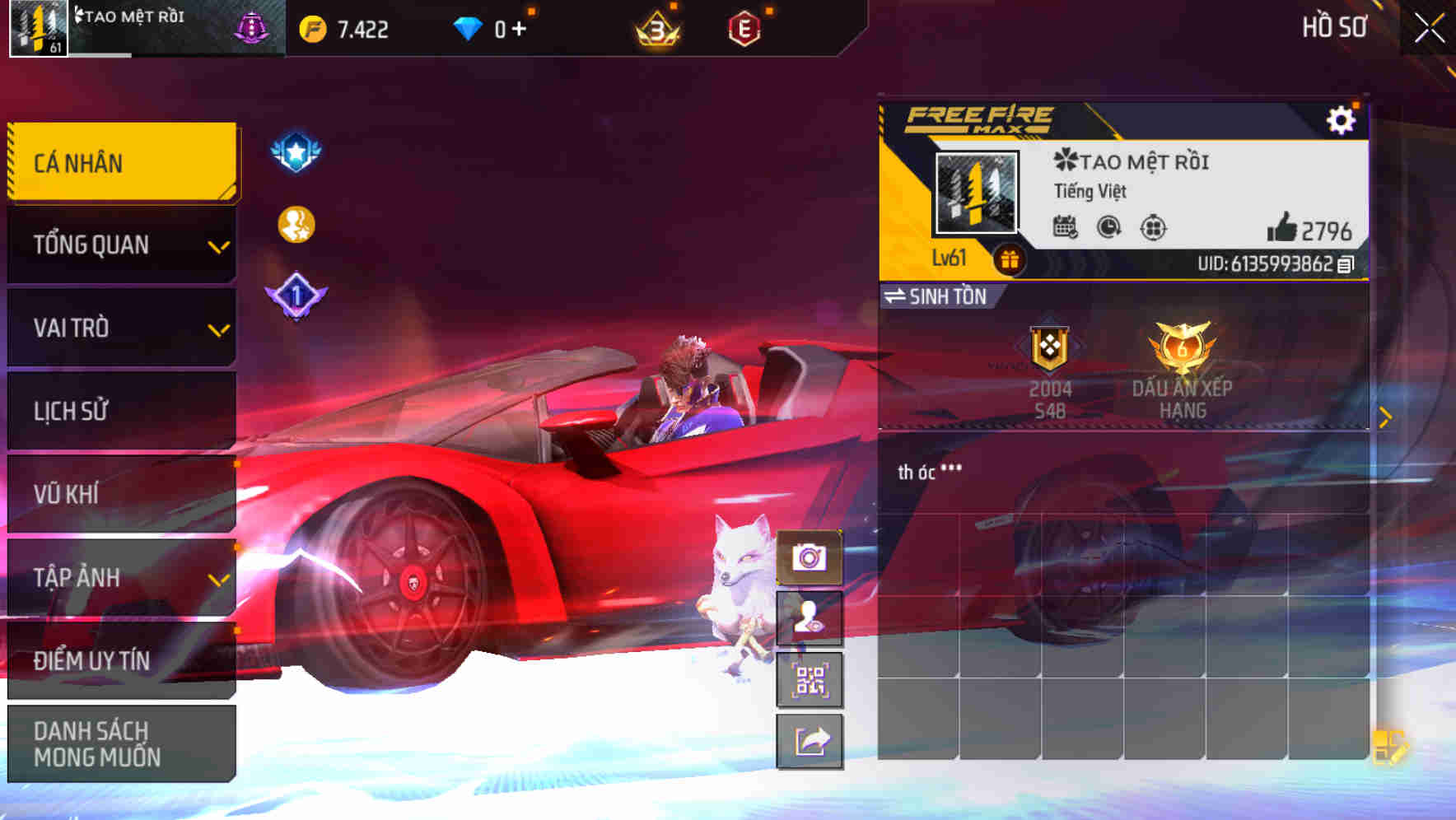Expand the VAI TRÒ section
Viewport: 1456px width, 820px height.
pos(121,328)
